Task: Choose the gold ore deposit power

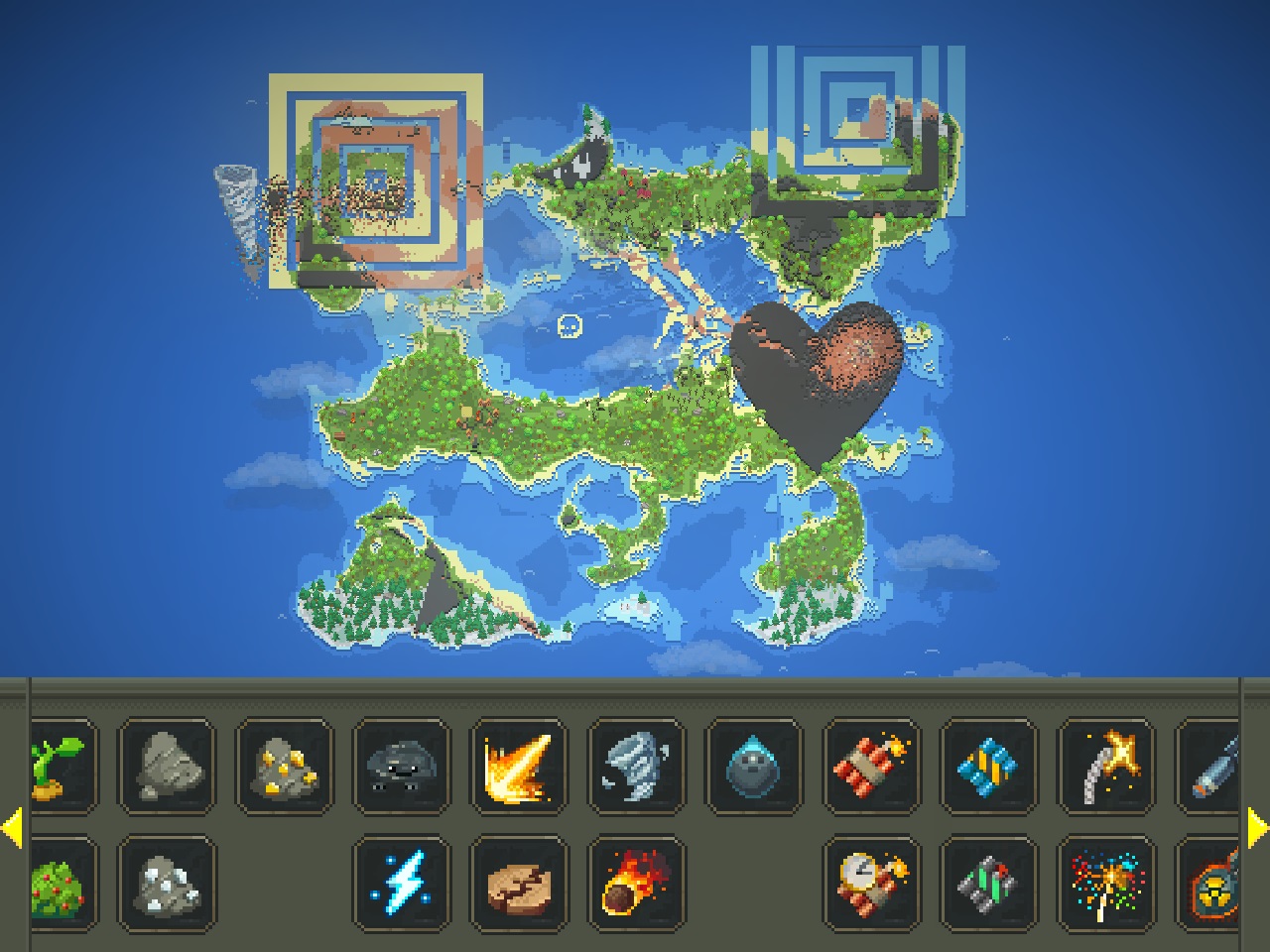Action: pyautogui.click(x=284, y=768)
